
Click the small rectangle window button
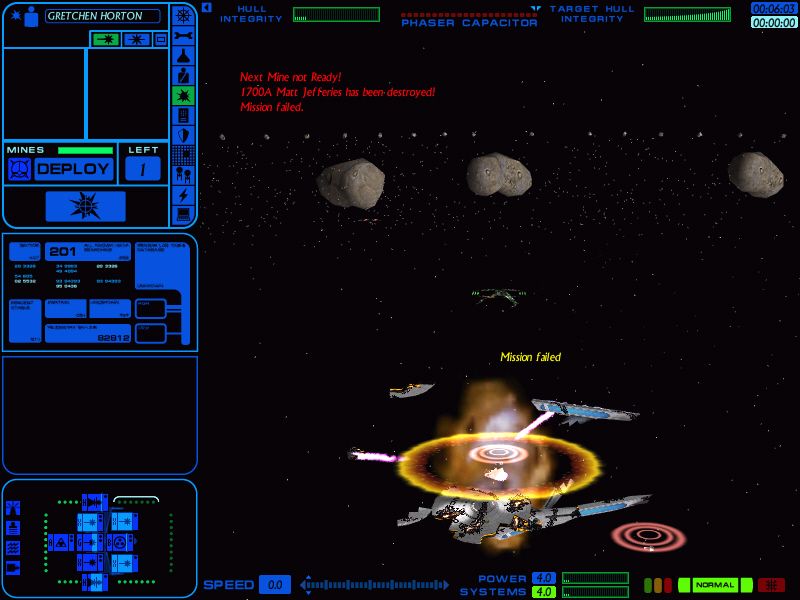tap(160, 39)
